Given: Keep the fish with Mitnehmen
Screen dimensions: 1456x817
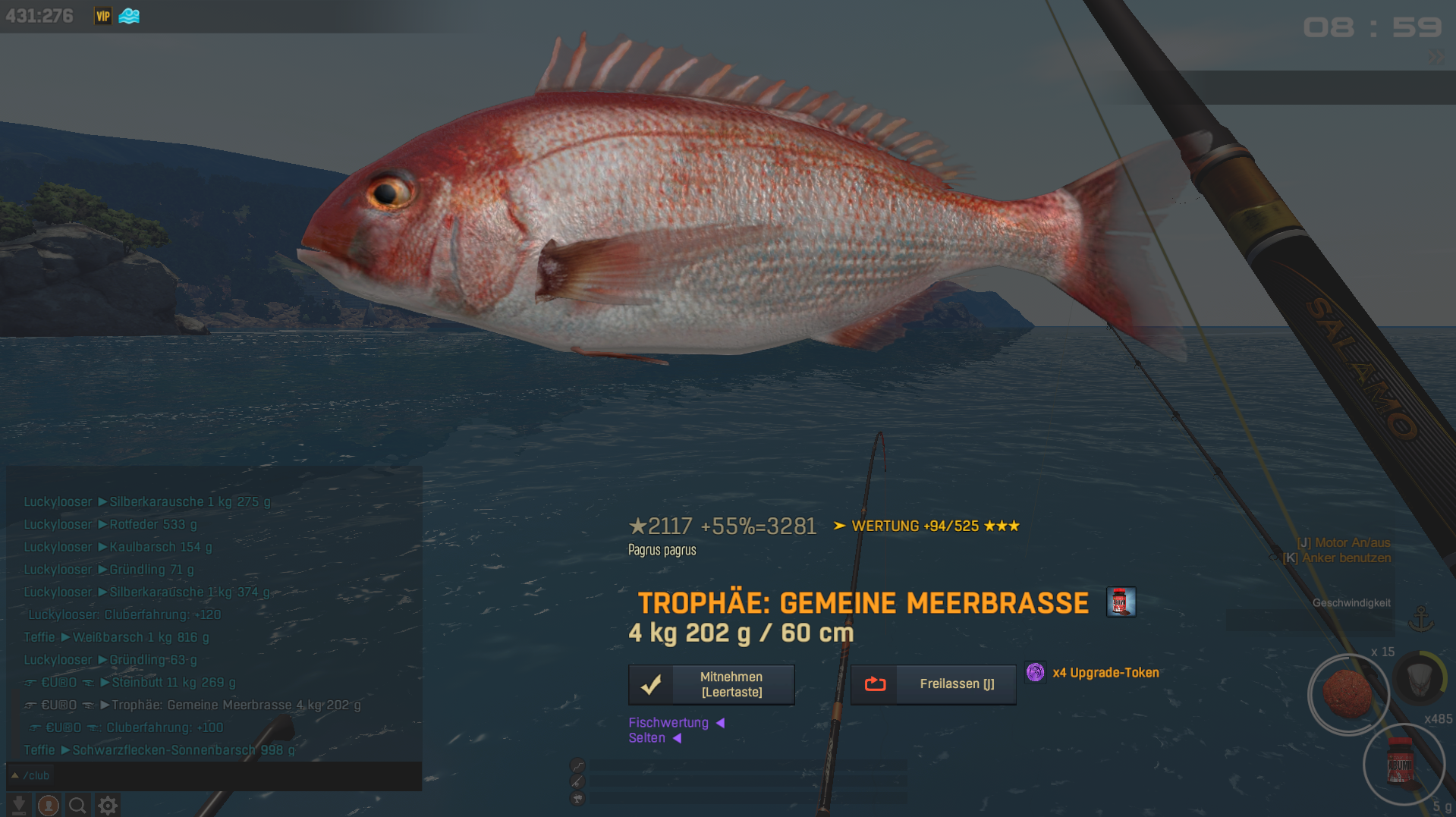Looking at the screenshot, I should (711, 684).
